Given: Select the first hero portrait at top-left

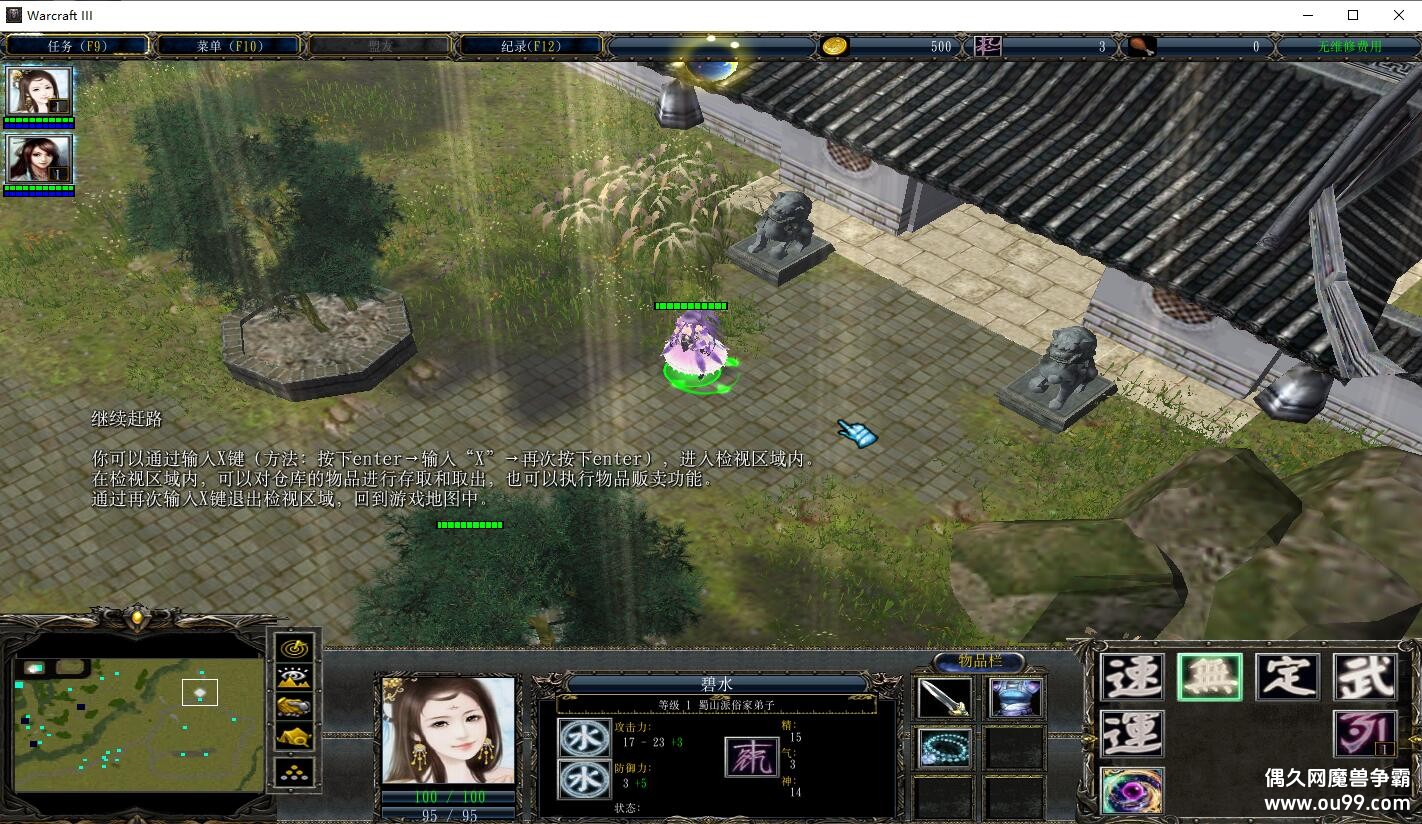Looking at the screenshot, I should tap(39, 92).
